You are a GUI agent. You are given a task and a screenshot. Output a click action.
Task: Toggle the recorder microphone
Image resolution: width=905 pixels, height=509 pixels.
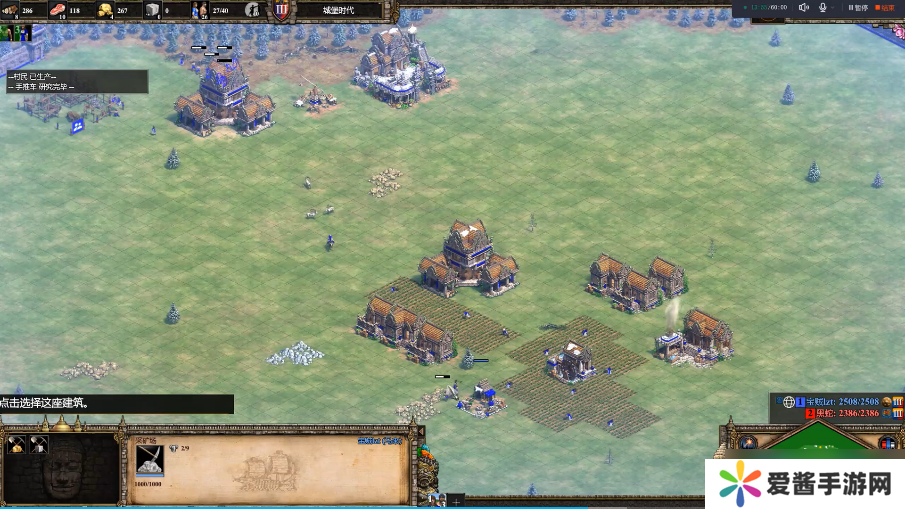(x=823, y=7)
